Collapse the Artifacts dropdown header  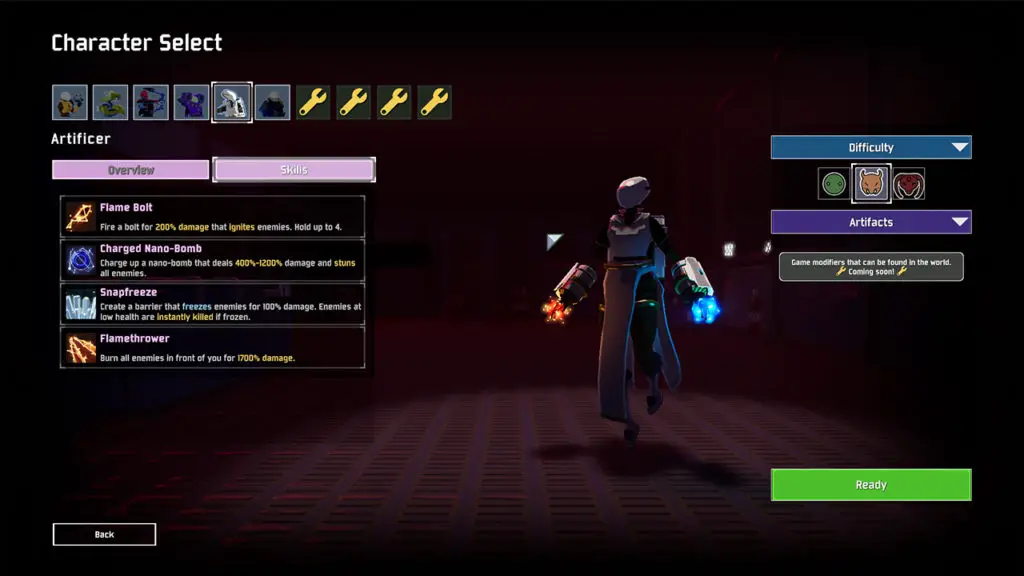coord(870,222)
